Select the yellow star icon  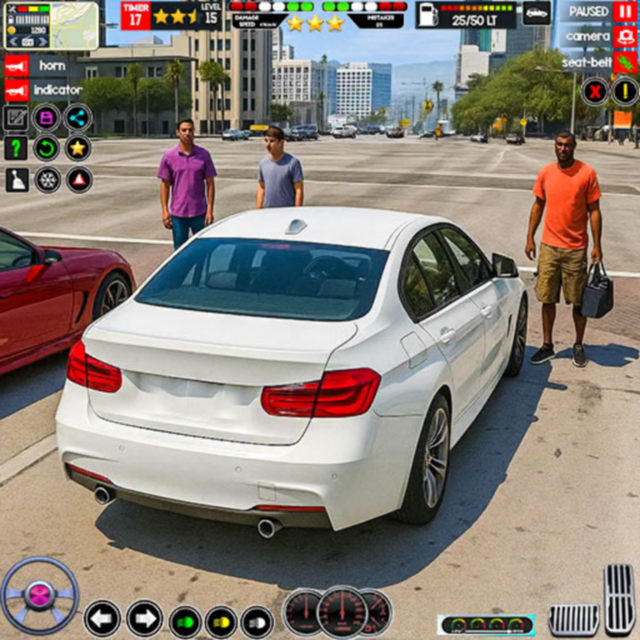78,148
